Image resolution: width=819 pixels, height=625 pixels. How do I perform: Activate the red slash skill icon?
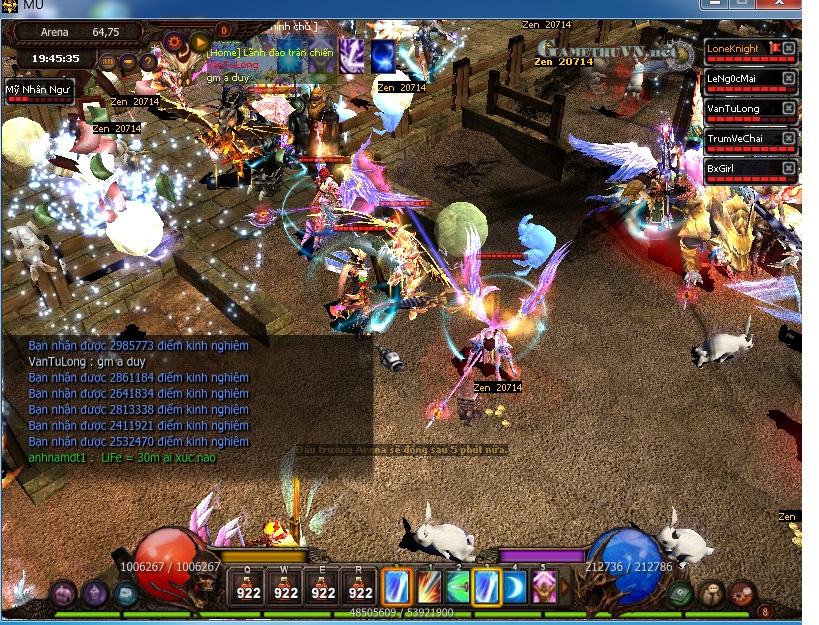coord(428,587)
